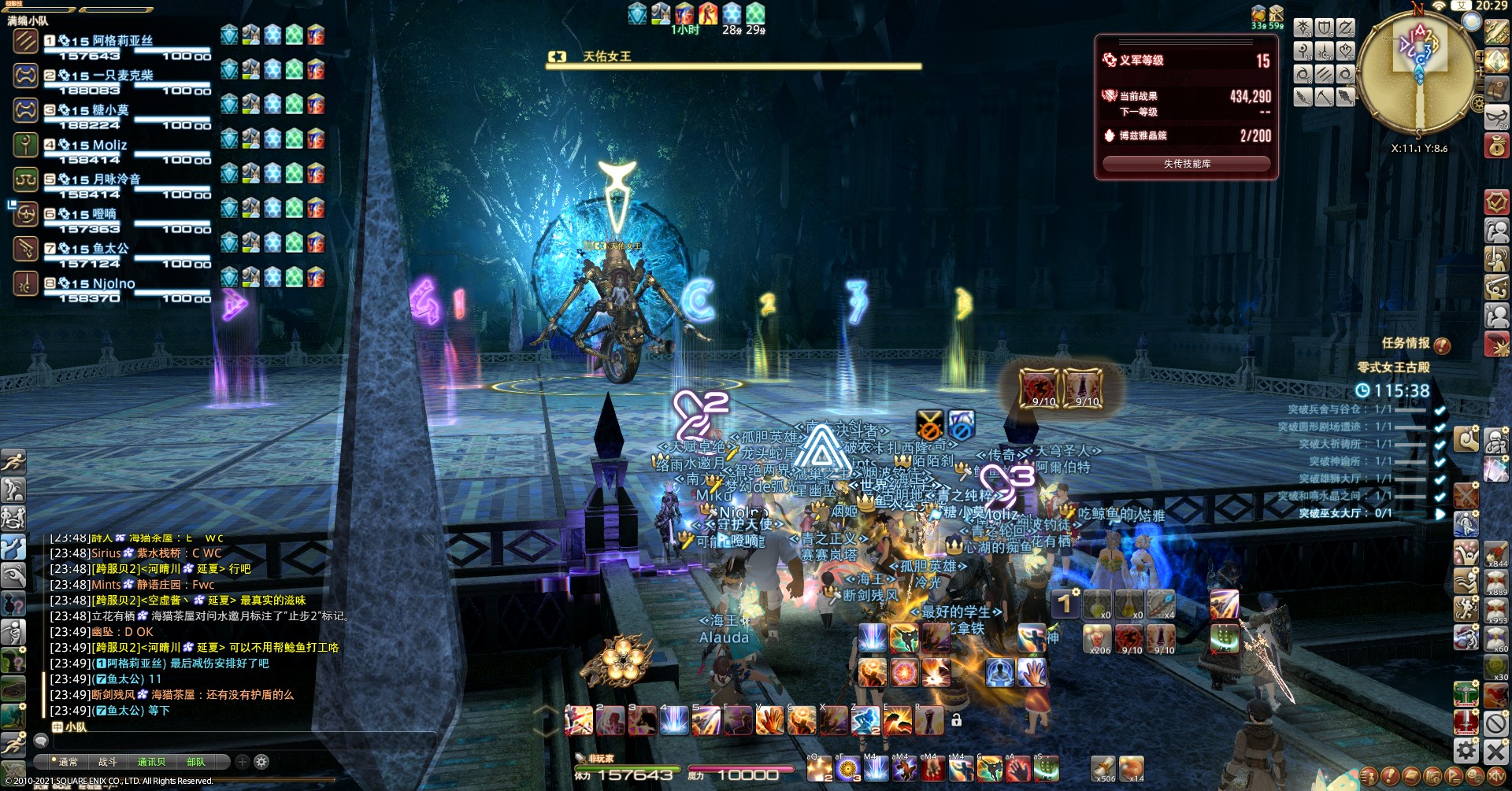1512x791 pixels.
Task: Switch chat to the 战斗 tab
Action: (x=107, y=762)
